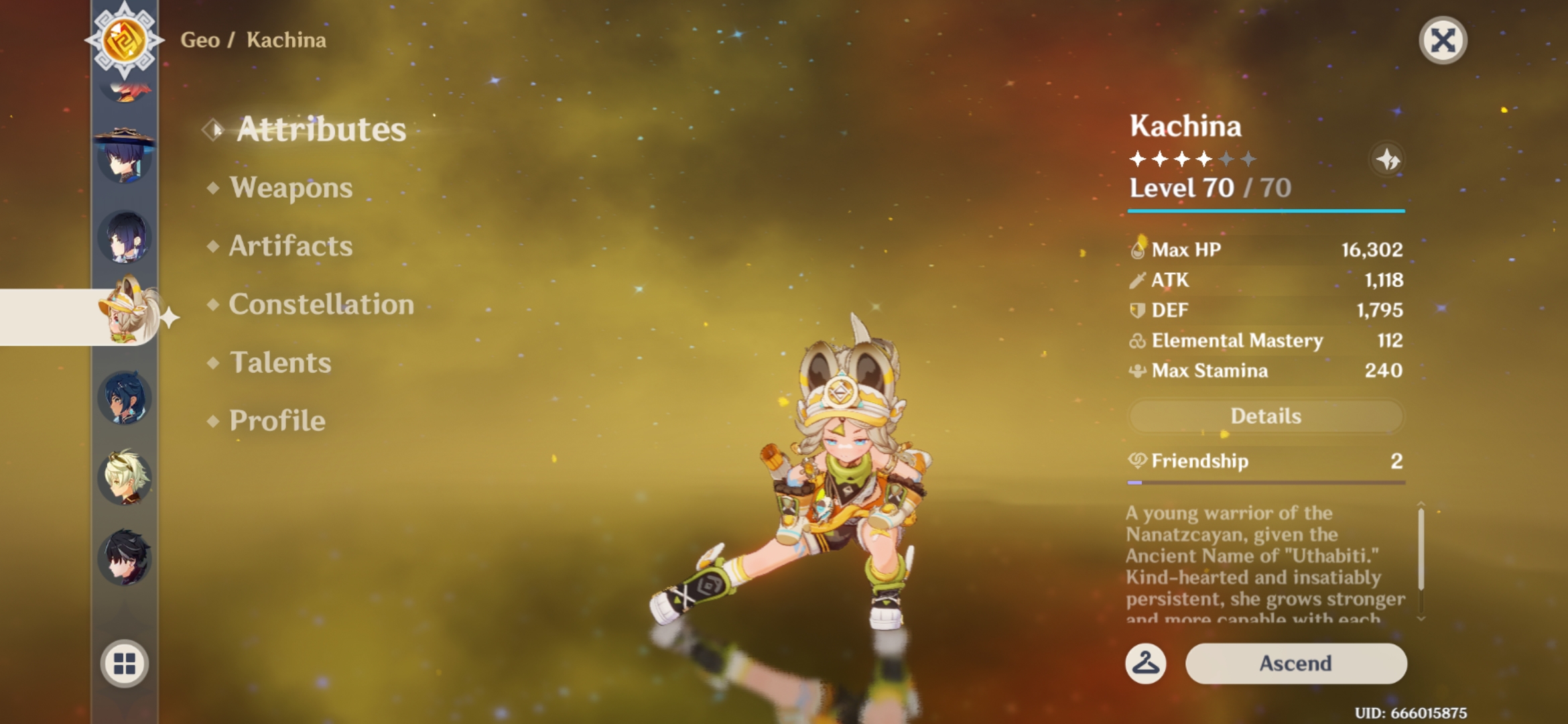The image size is (1568, 724).
Task: Open the Details stat panel
Action: (1265, 416)
